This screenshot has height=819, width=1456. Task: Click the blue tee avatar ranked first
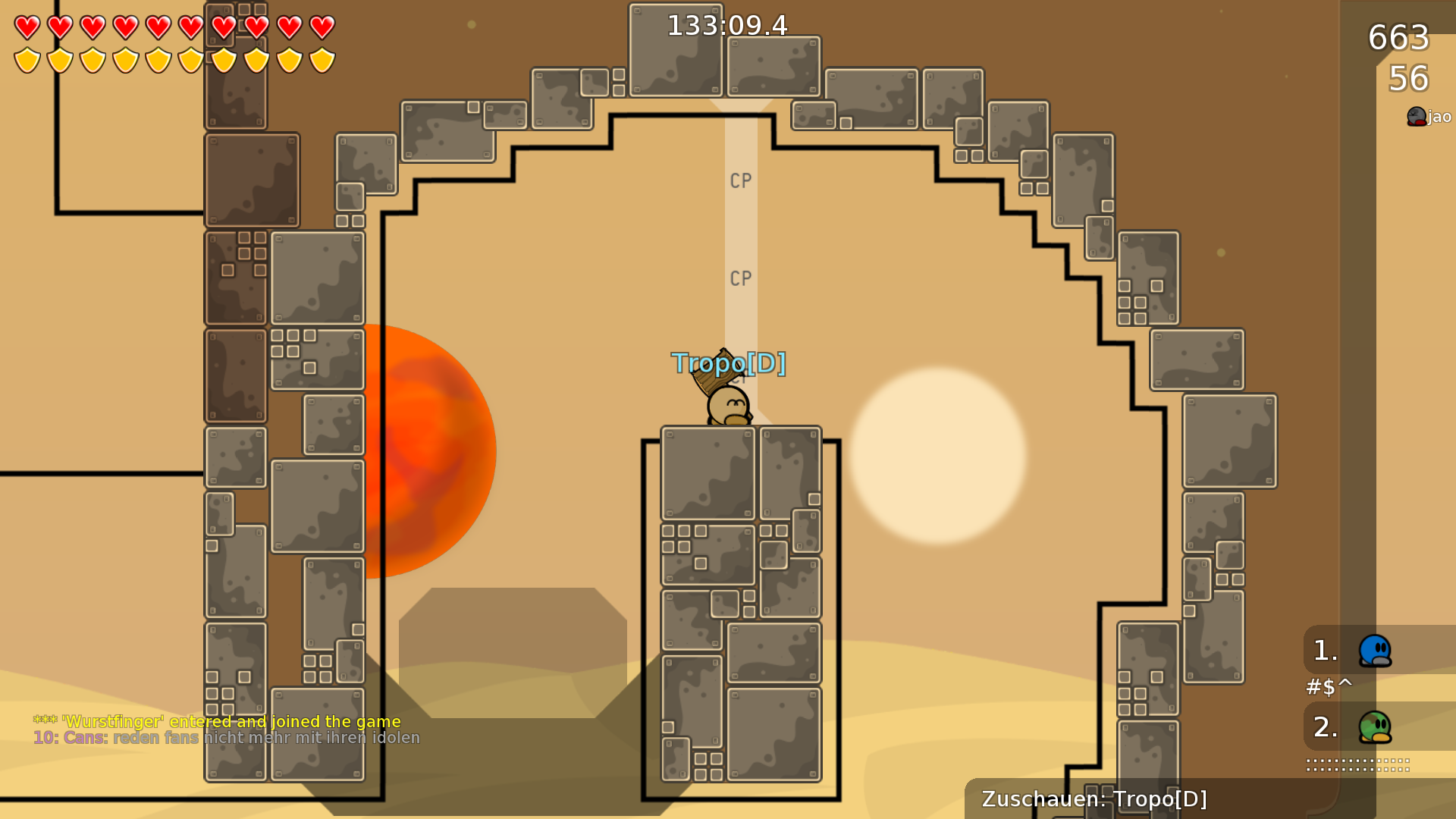click(x=1374, y=652)
